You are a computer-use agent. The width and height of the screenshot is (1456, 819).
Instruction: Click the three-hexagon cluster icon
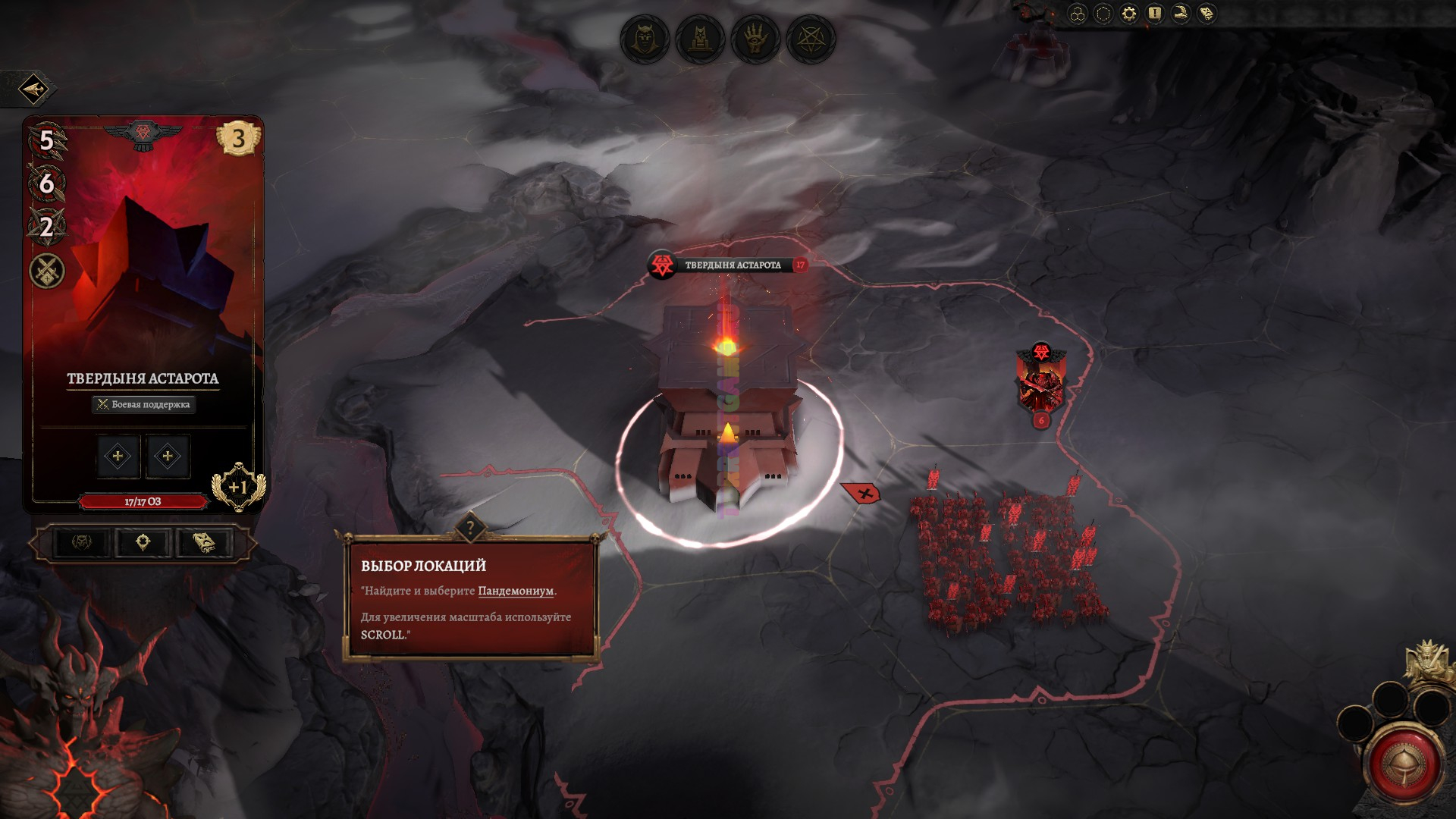1078,14
